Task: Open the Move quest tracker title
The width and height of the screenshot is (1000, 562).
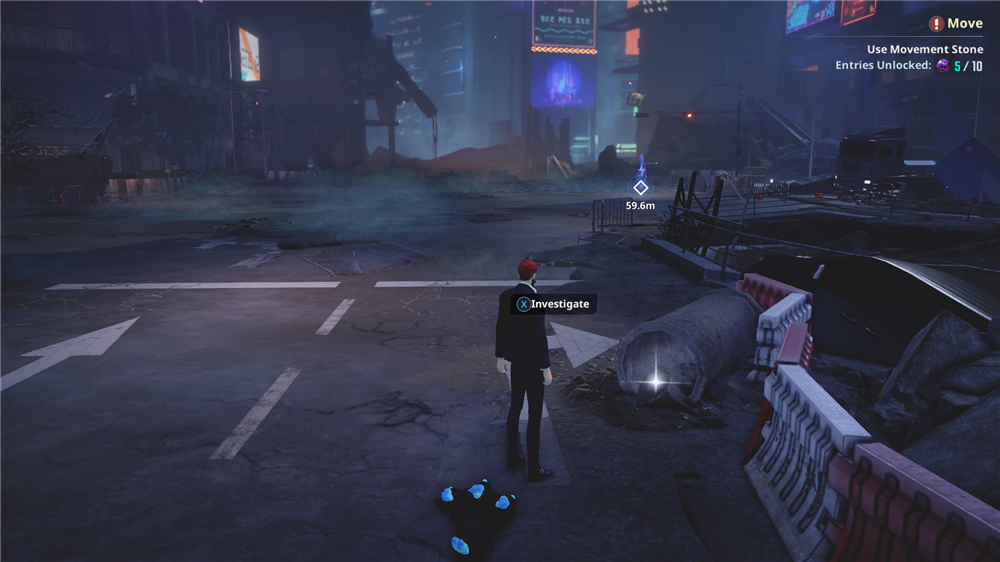Action: coord(964,23)
